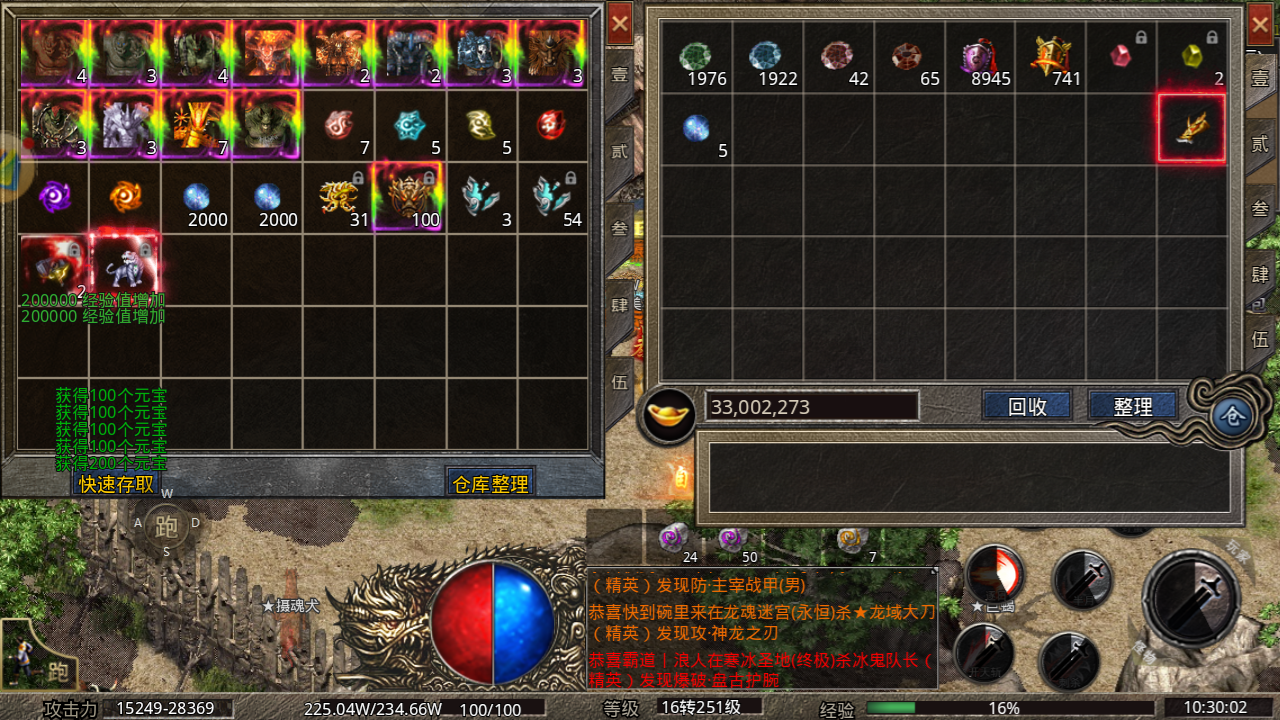The width and height of the screenshot is (1280, 720).
Task: Switch to warehouse page tab 叁
Action: (620, 228)
